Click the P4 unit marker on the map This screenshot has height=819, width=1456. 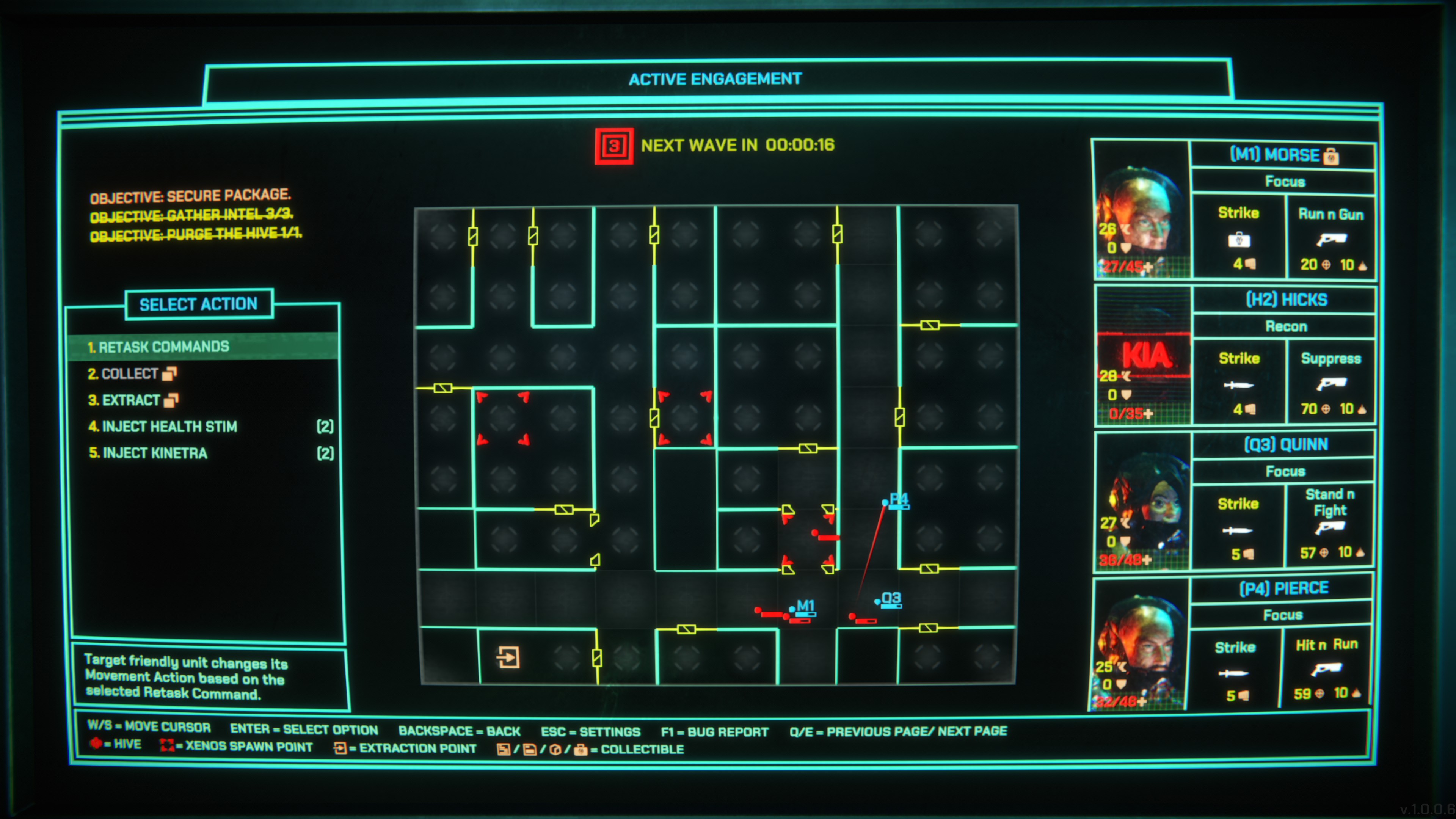891,501
